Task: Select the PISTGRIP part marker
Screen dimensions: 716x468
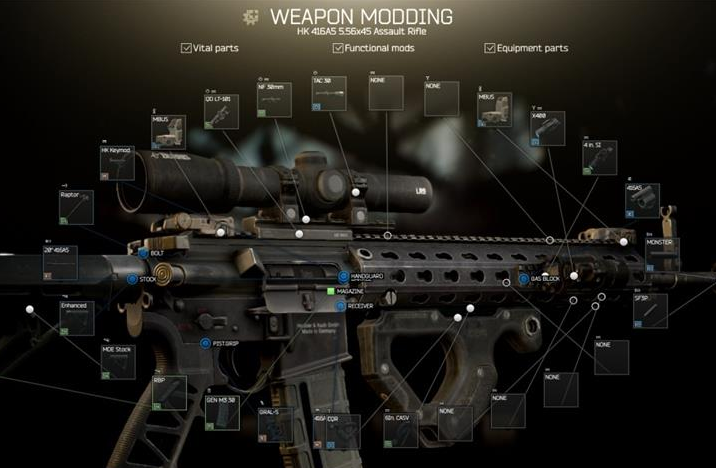Action: tap(205, 343)
